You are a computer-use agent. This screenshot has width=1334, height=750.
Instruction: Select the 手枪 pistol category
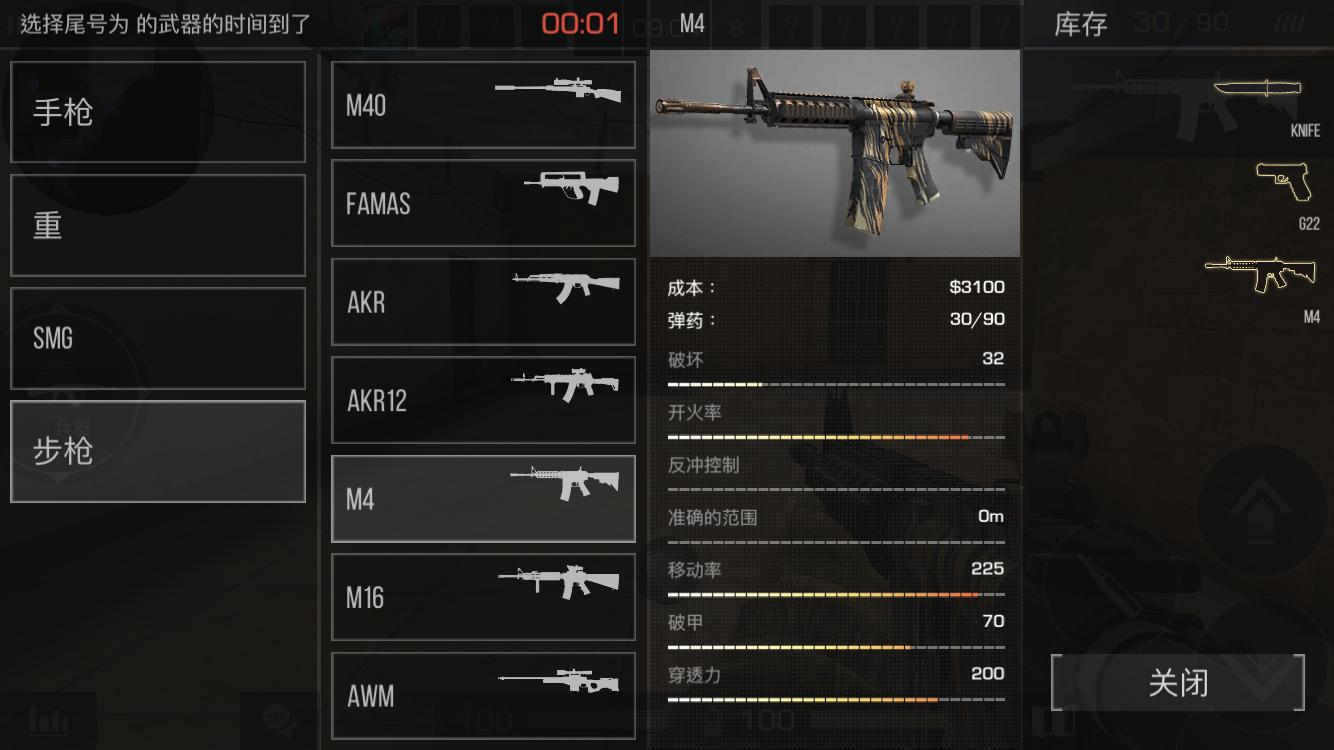click(x=157, y=111)
